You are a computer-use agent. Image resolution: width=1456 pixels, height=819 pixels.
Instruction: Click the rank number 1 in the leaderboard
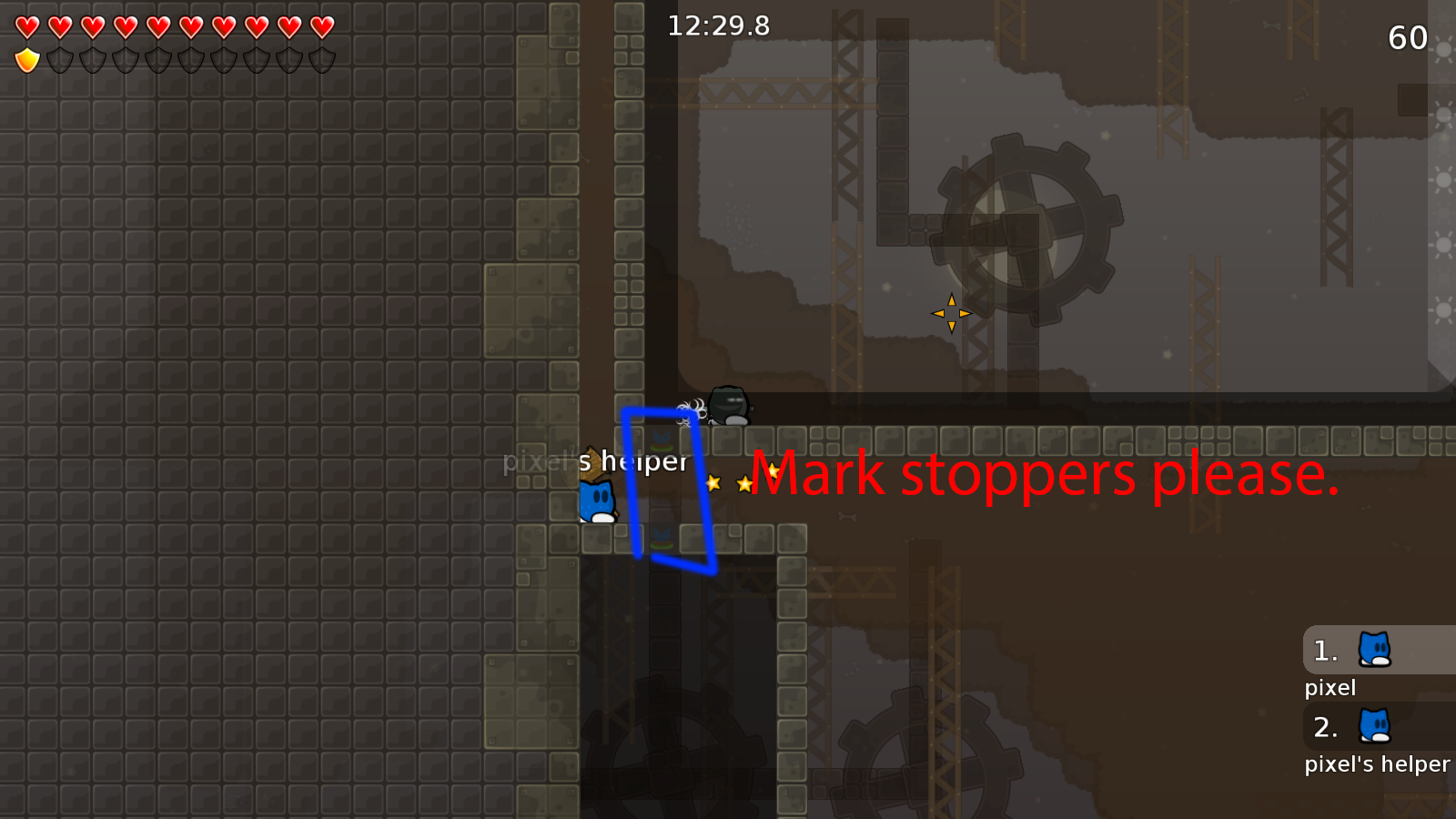1325,651
